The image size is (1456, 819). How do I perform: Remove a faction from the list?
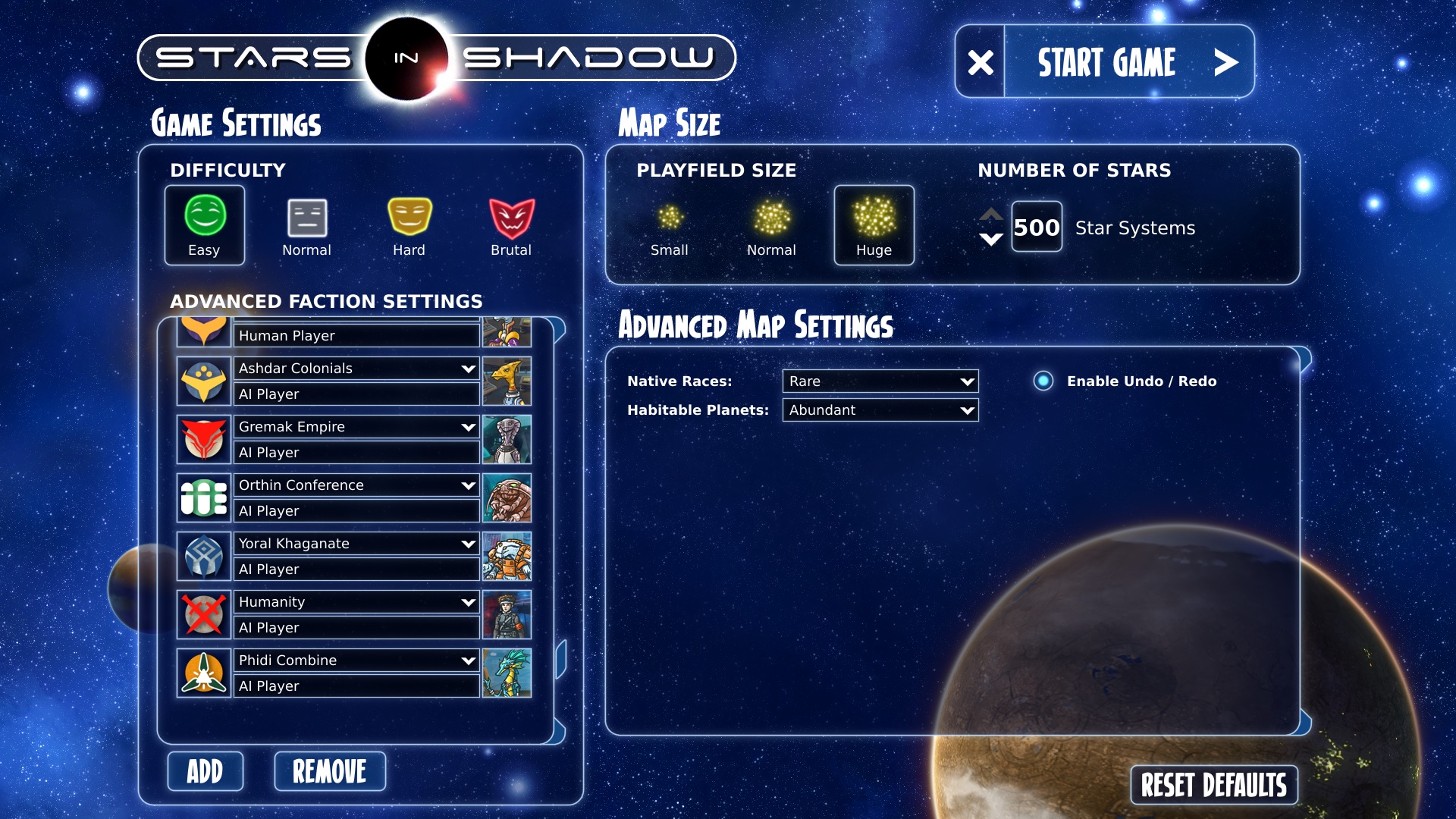pyautogui.click(x=330, y=771)
